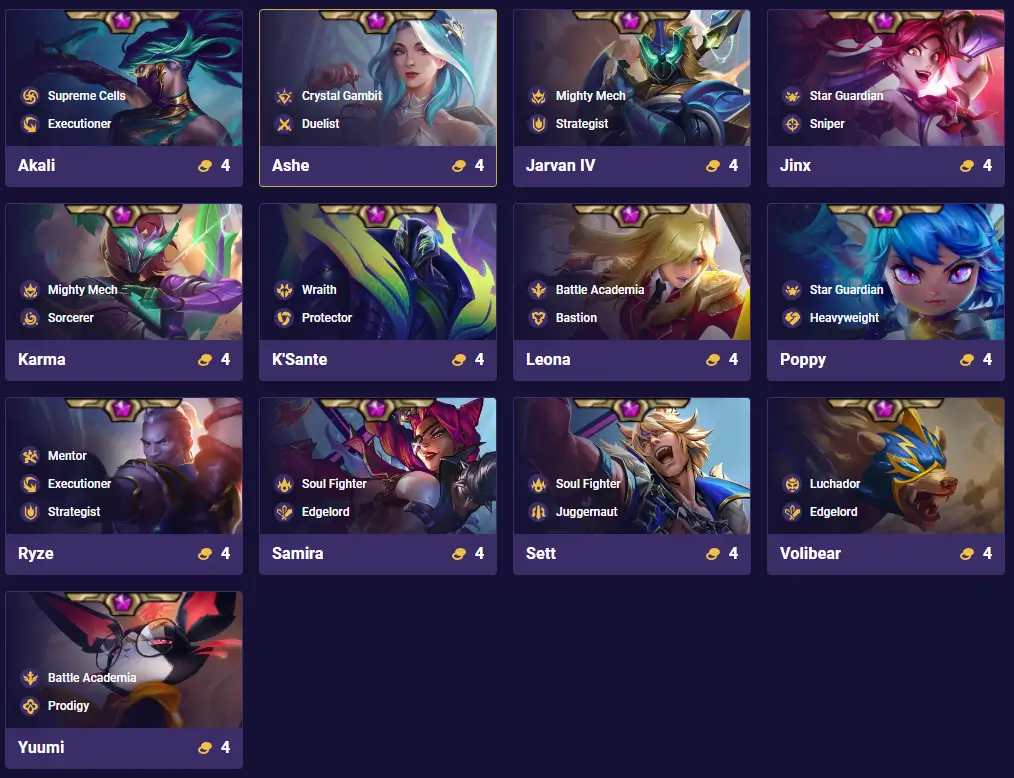Select the Crystal Gambit trait on Ashe

[341, 96]
